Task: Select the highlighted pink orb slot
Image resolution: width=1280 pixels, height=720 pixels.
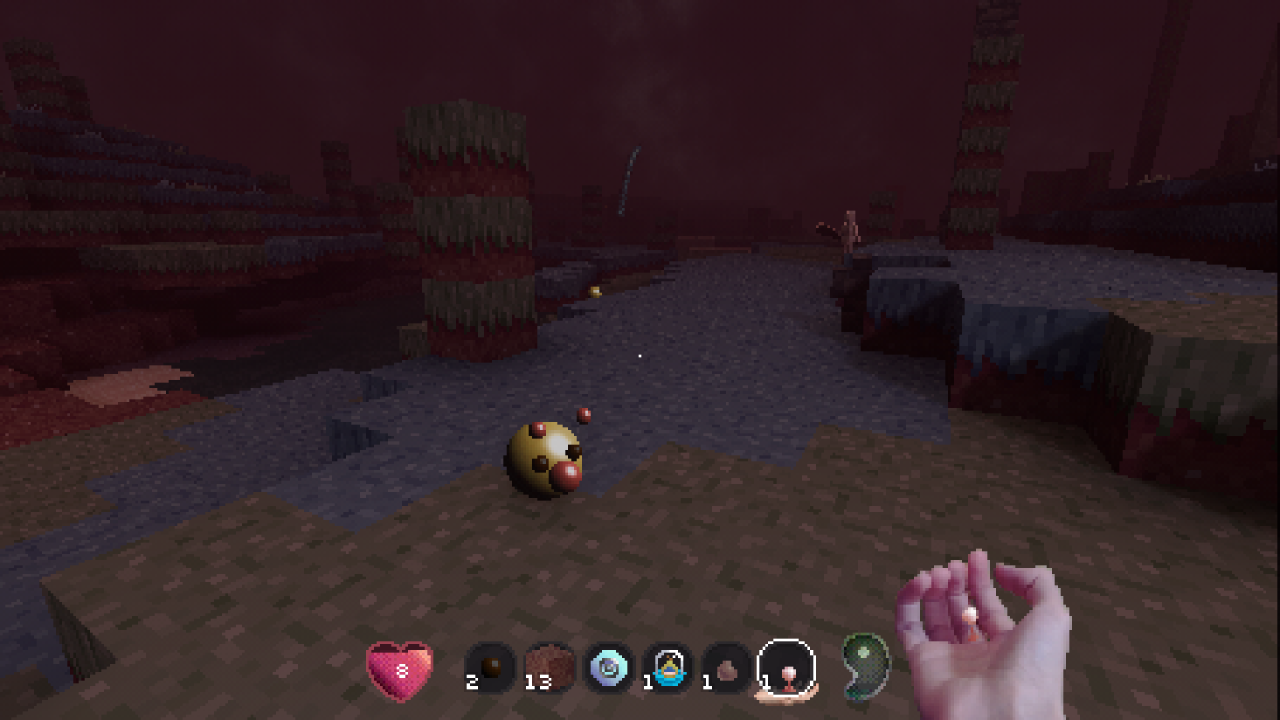Action: 787,668
